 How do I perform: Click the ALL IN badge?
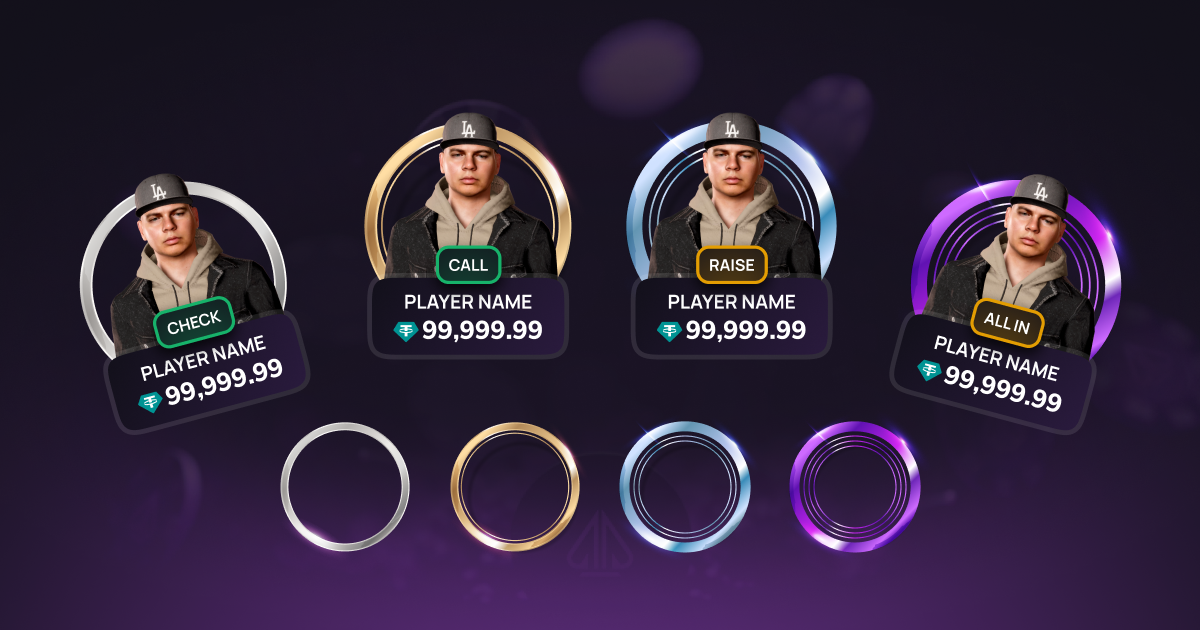click(1007, 323)
